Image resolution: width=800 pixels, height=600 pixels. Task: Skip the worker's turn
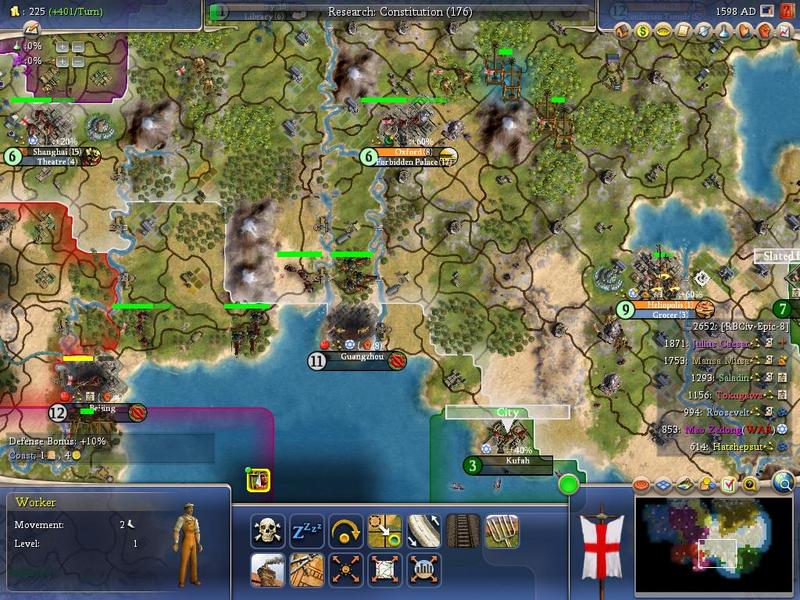[343, 531]
